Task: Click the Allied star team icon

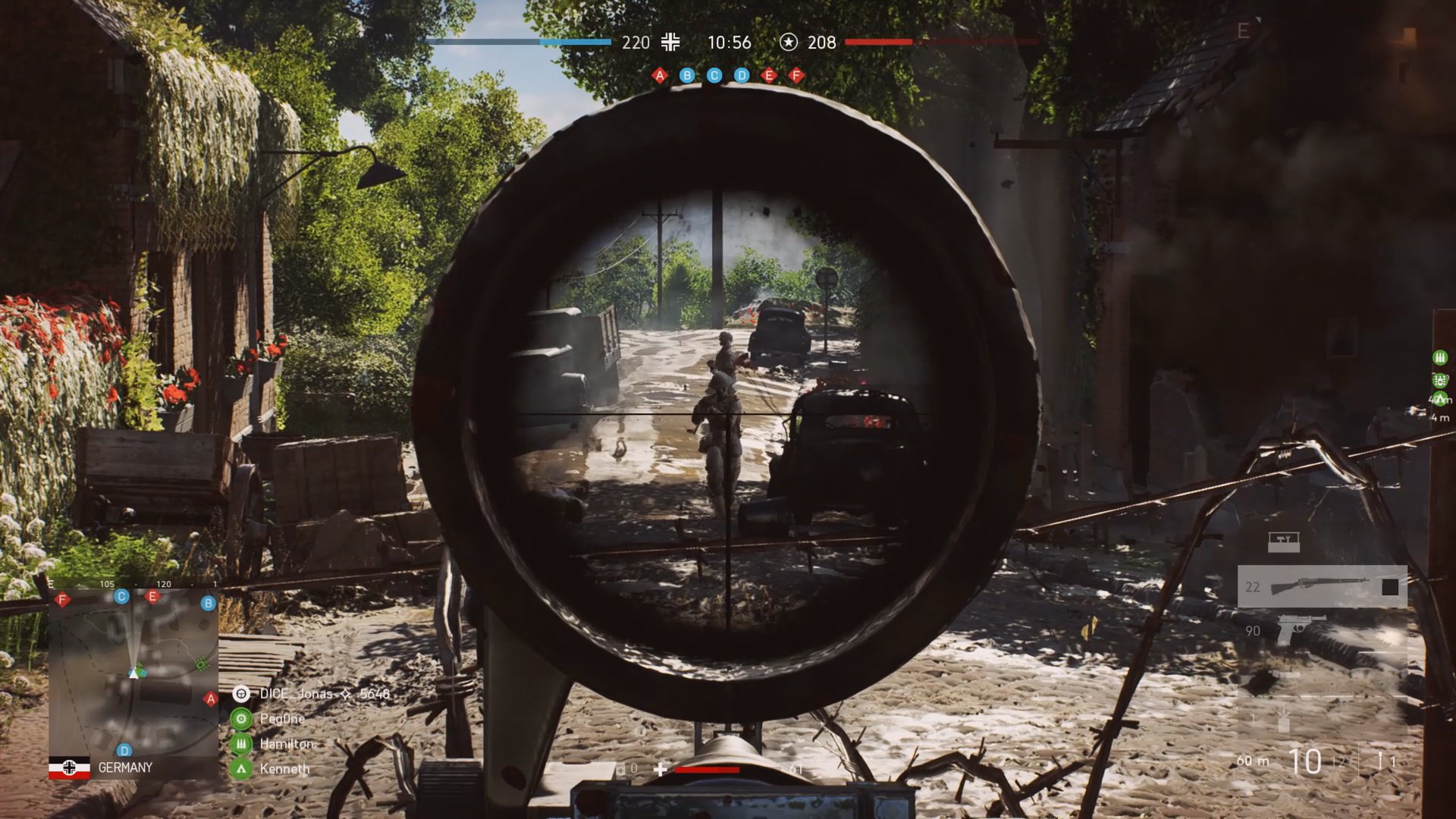Action: [x=789, y=42]
